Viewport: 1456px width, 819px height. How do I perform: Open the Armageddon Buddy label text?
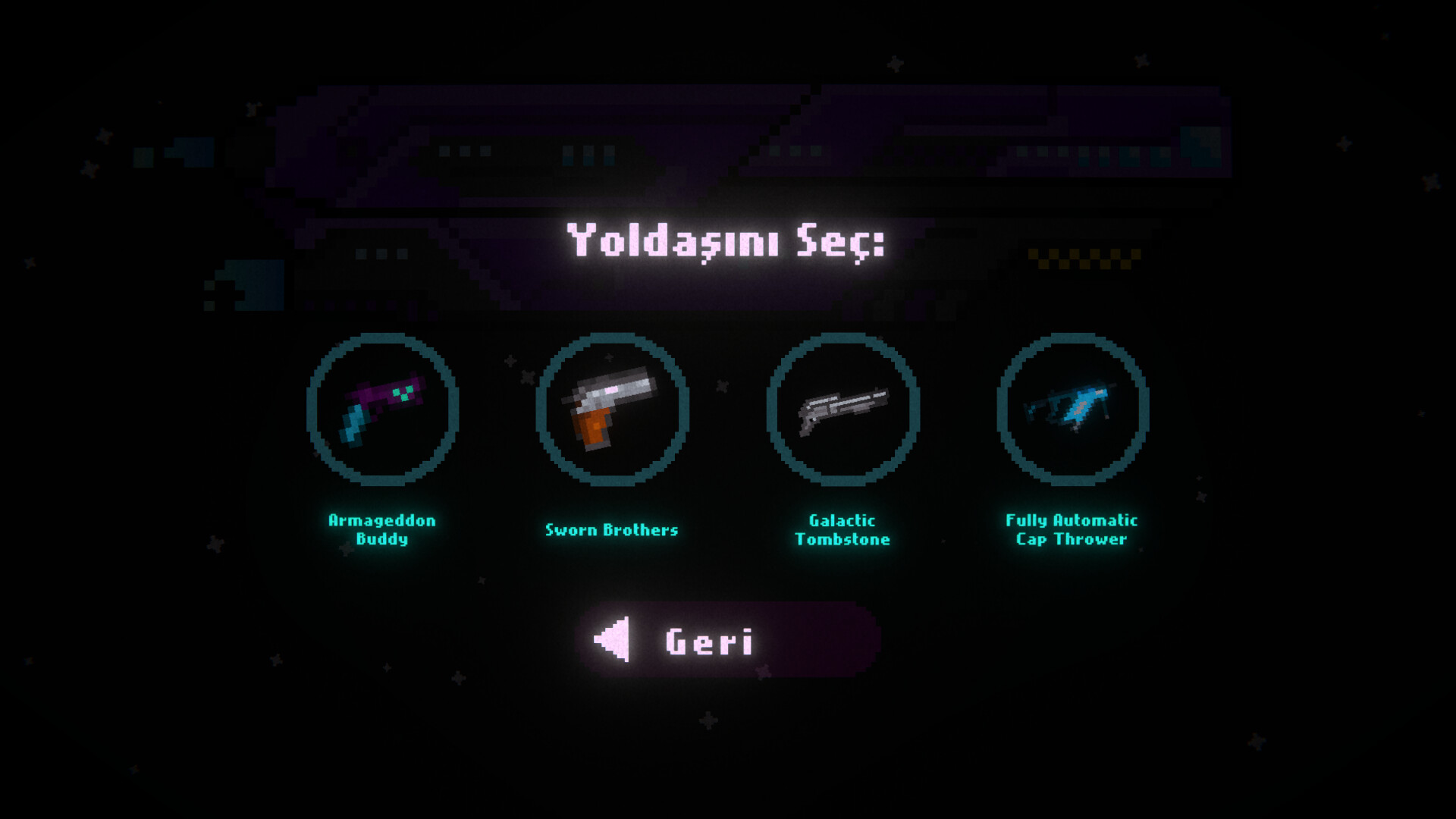(382, 530)
